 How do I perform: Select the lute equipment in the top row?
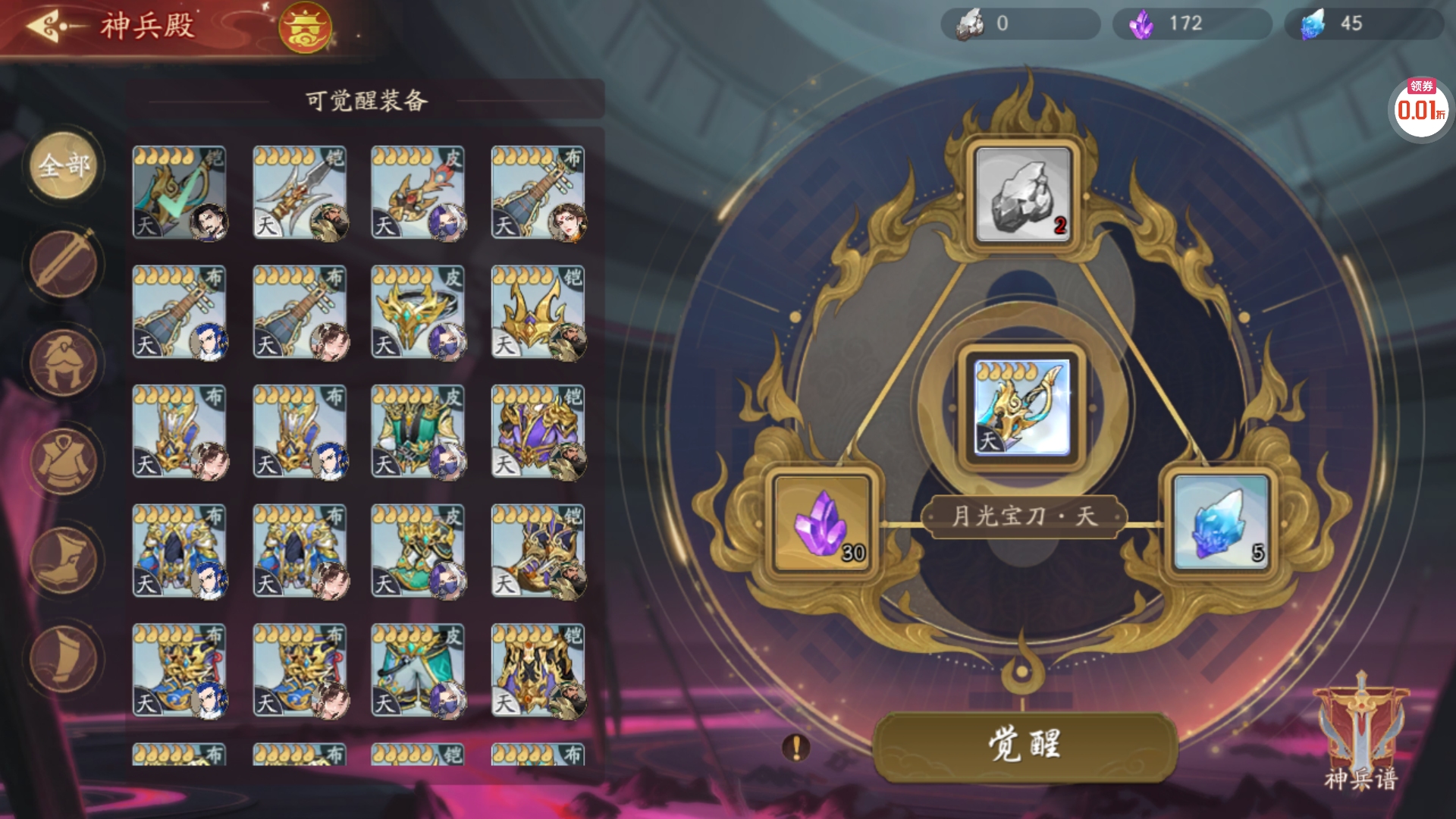pyautogui.click(x=540, y=192)
